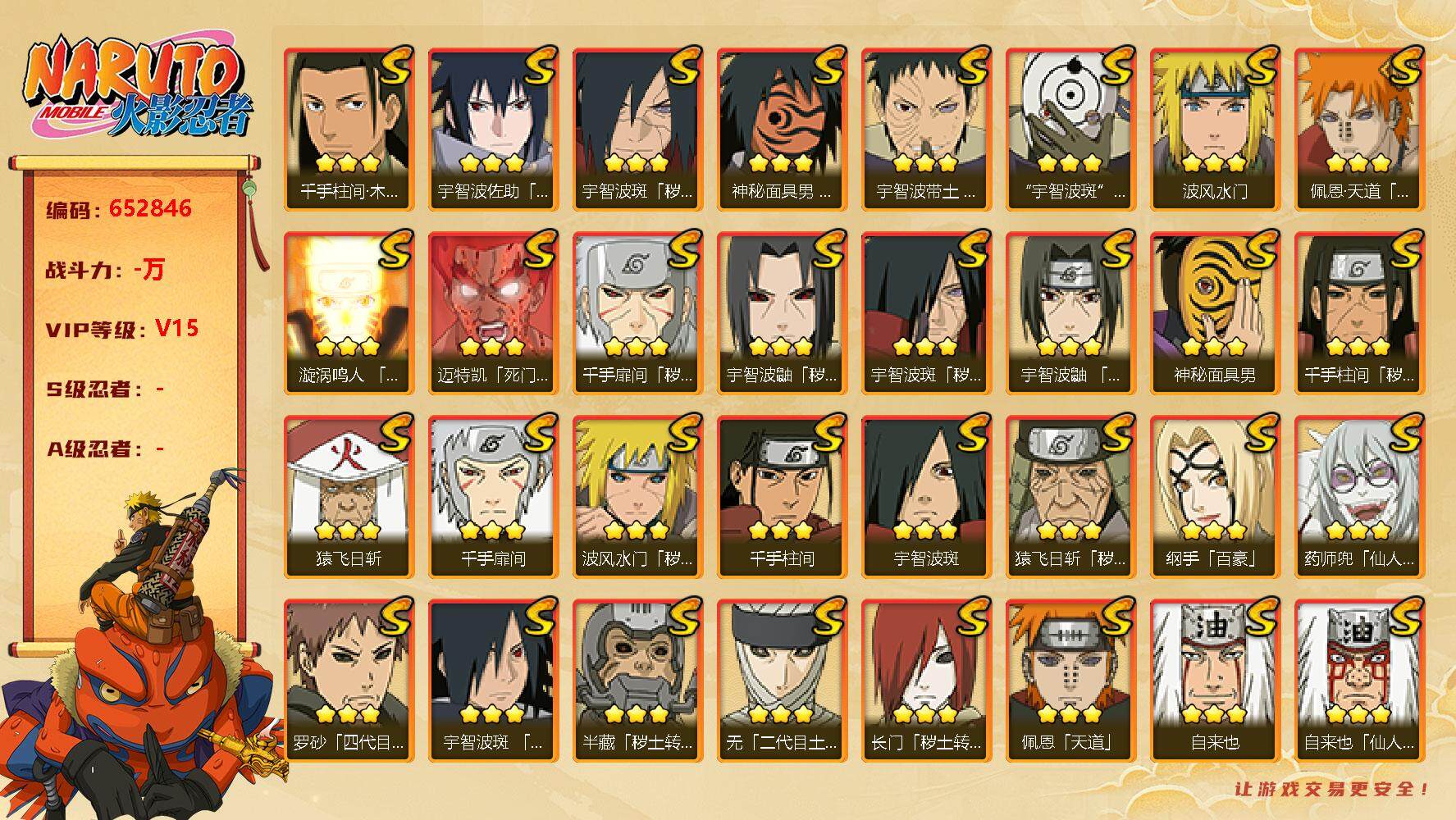Choose the red 迈特凯「死门」 card

tap(494, 312)
